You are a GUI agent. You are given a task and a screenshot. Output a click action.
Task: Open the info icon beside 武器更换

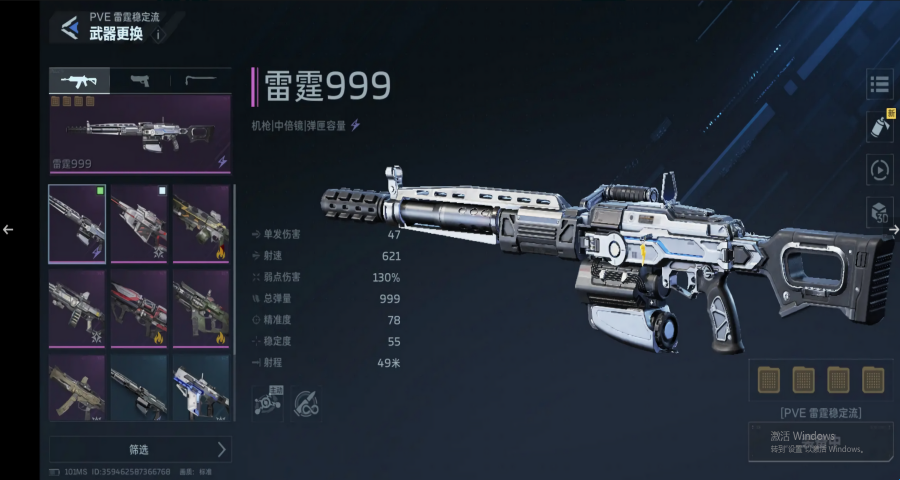click(158, 35)
